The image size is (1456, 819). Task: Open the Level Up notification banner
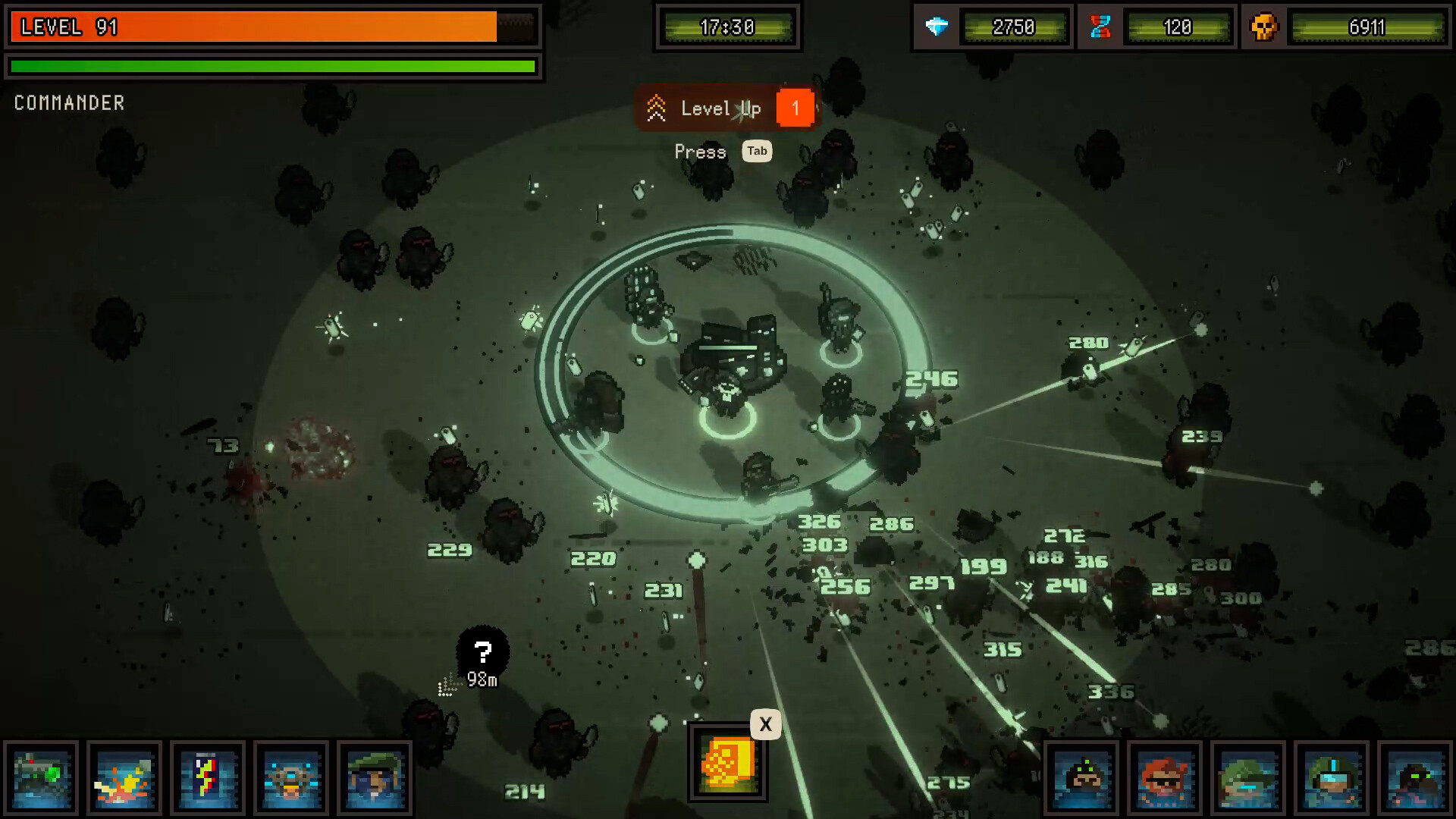(726, 108)
